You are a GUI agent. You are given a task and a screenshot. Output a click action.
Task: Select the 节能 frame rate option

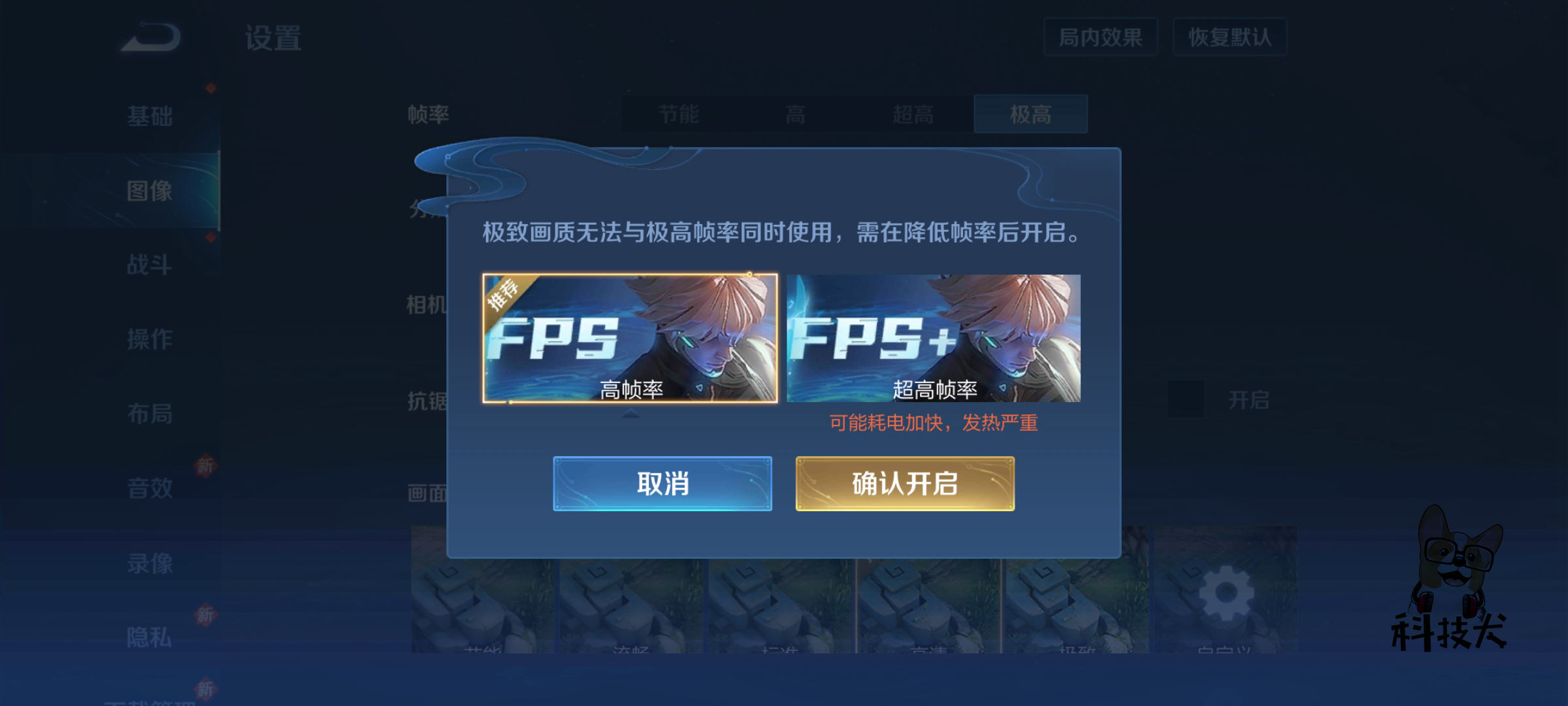678,114
